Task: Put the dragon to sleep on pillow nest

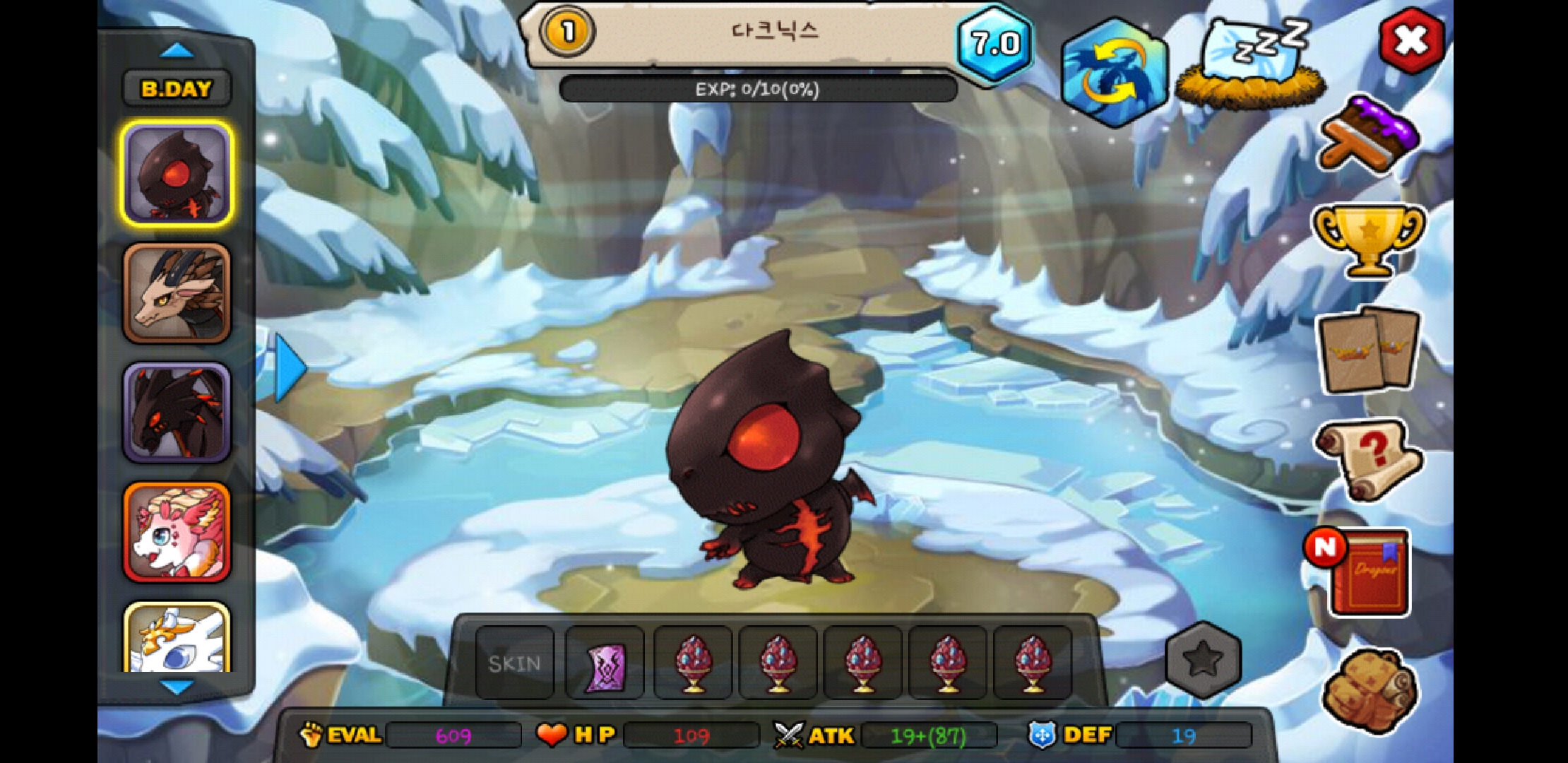Action: click(1252, 65)
